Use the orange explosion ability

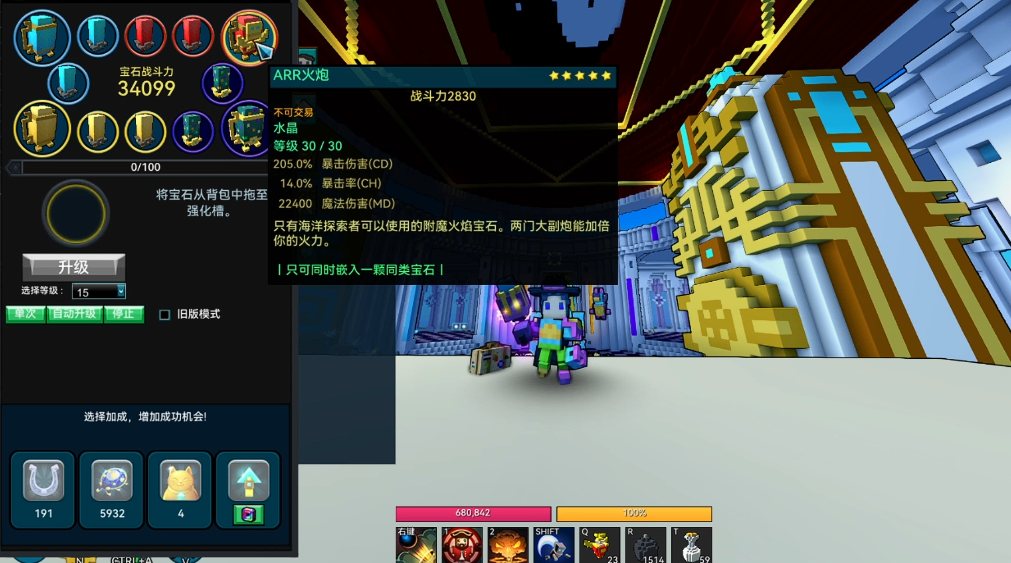click(x=508, y=545)
